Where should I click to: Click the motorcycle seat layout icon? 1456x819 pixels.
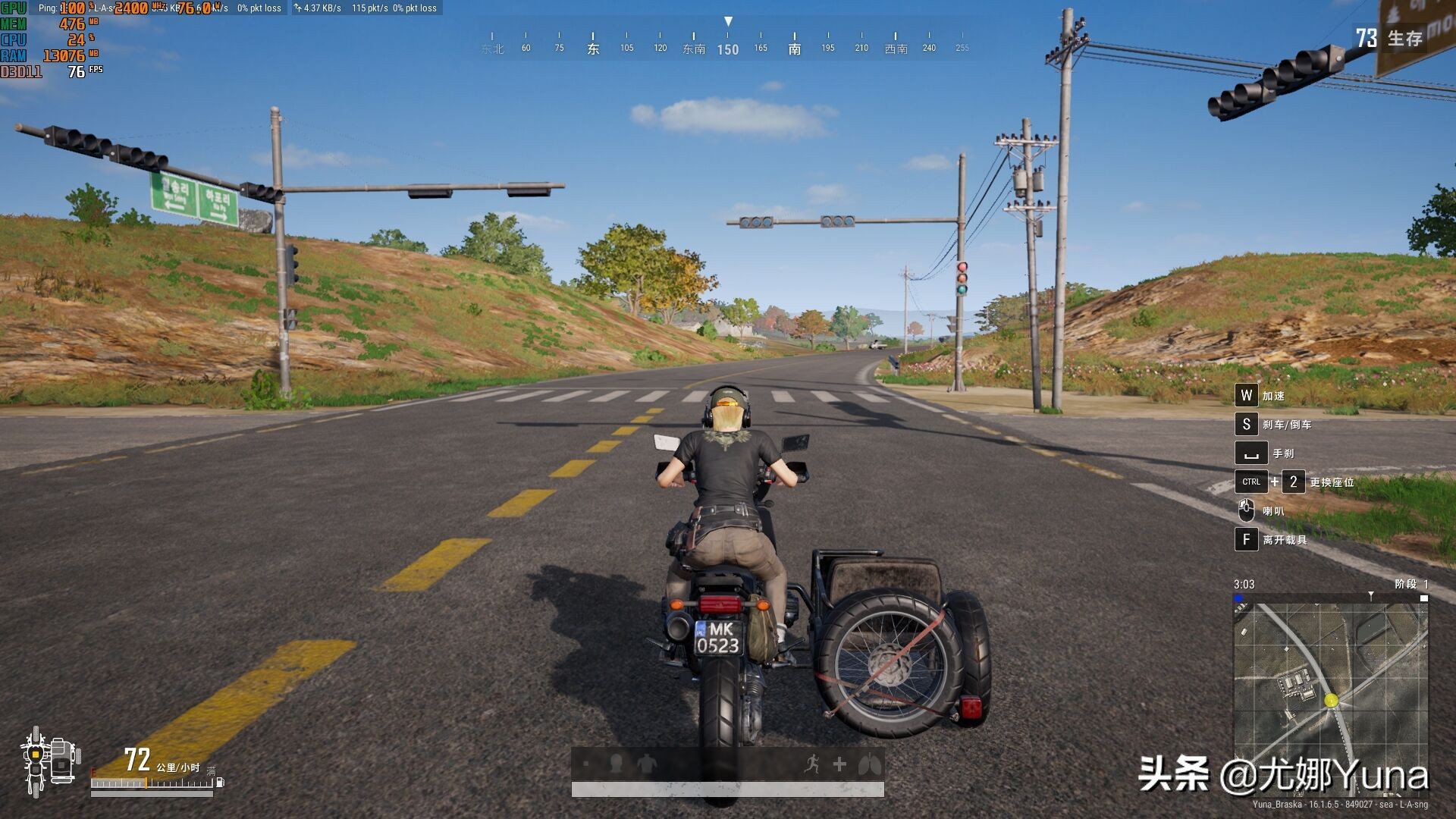coord(49,761)
